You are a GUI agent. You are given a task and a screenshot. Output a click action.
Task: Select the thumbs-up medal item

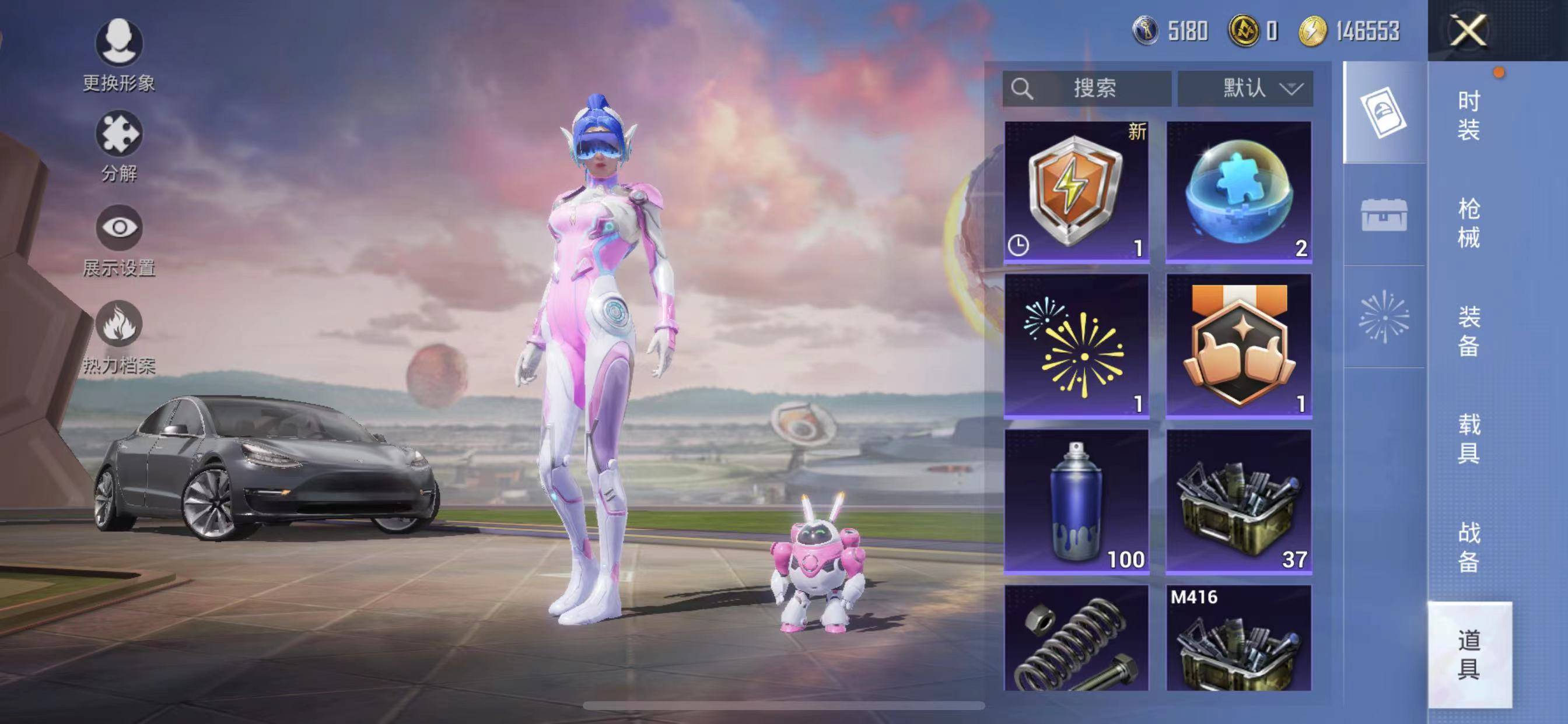[x=1238, y=346]
